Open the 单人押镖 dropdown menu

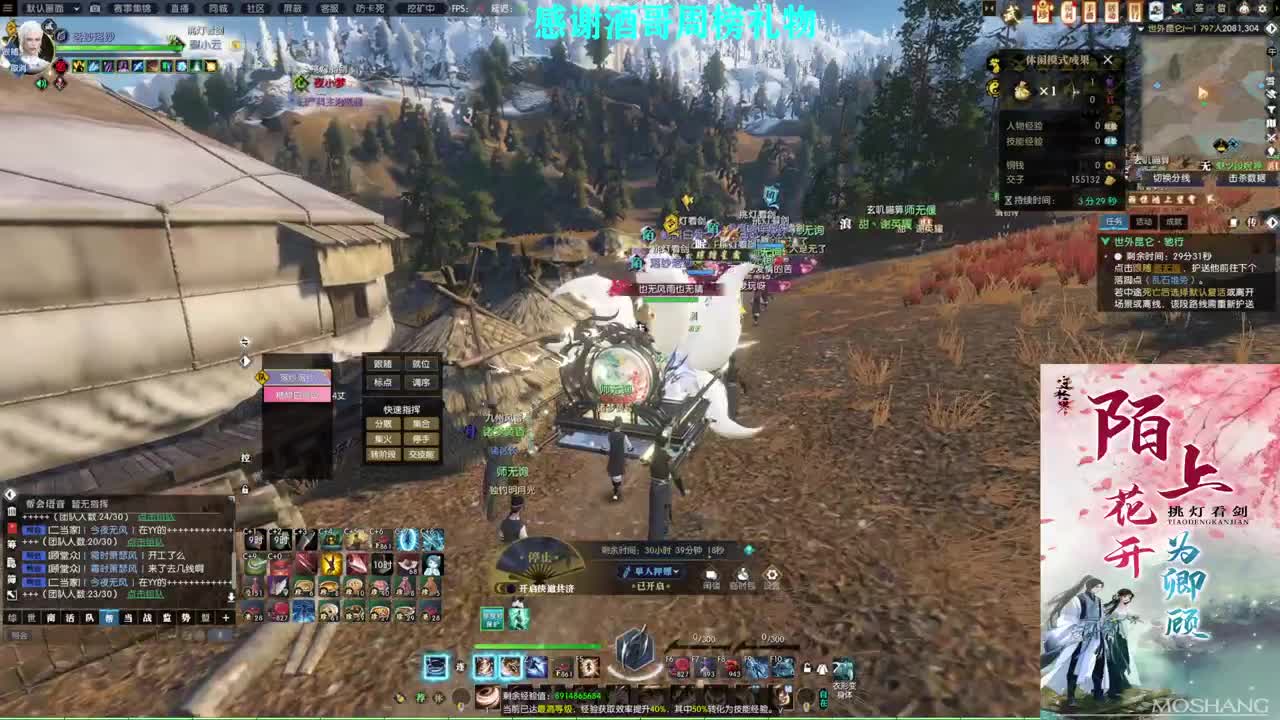pyautogui.click(x=649, y=571)
